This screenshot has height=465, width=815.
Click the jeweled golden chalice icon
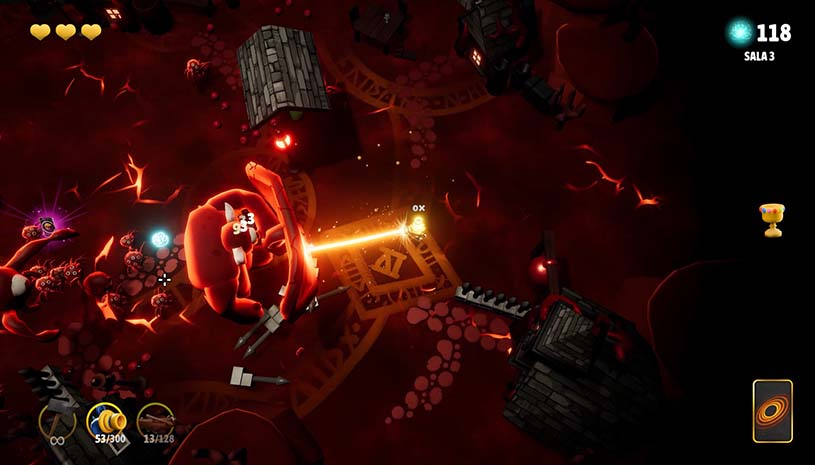771,219
